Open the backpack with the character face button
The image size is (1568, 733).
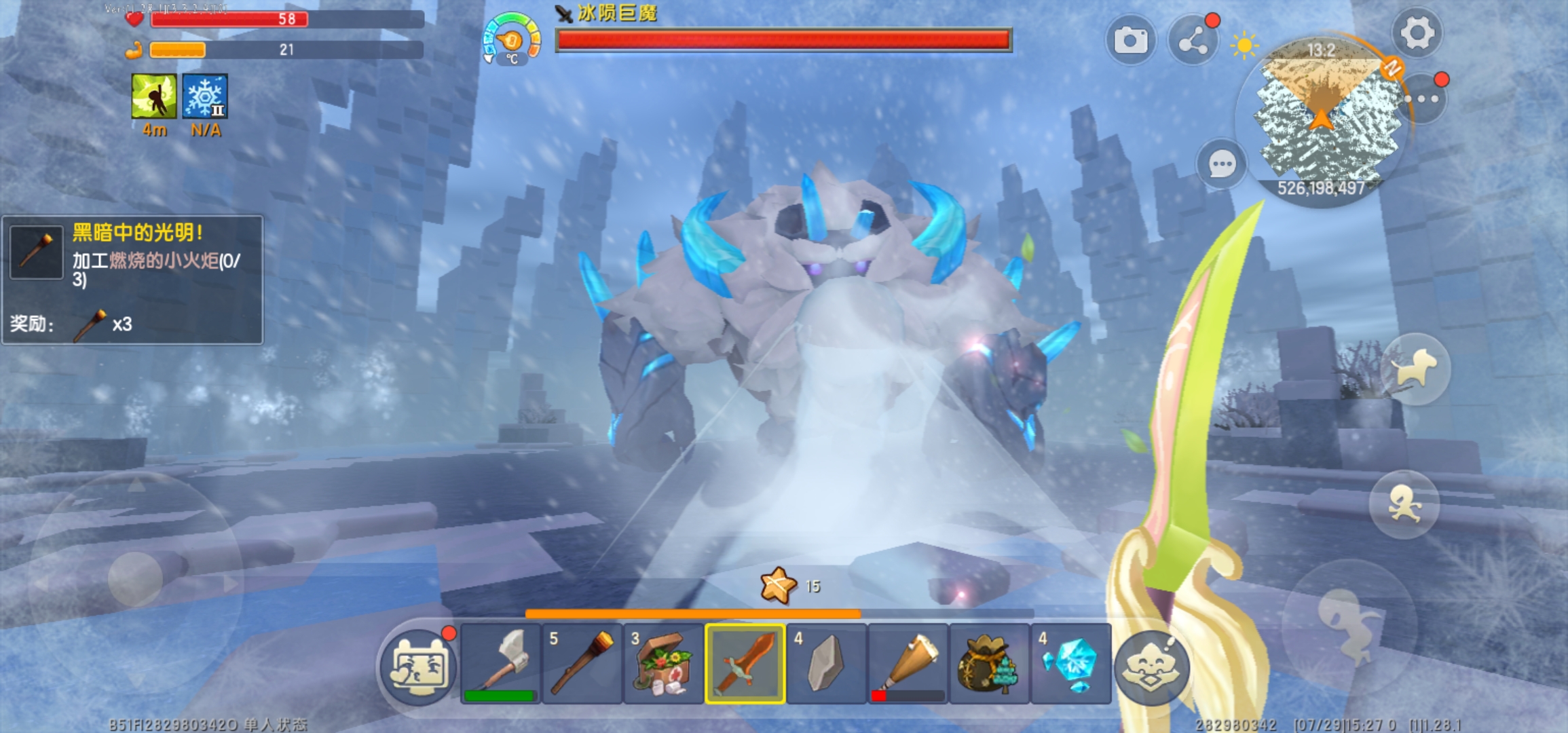[x=418, y=666]
